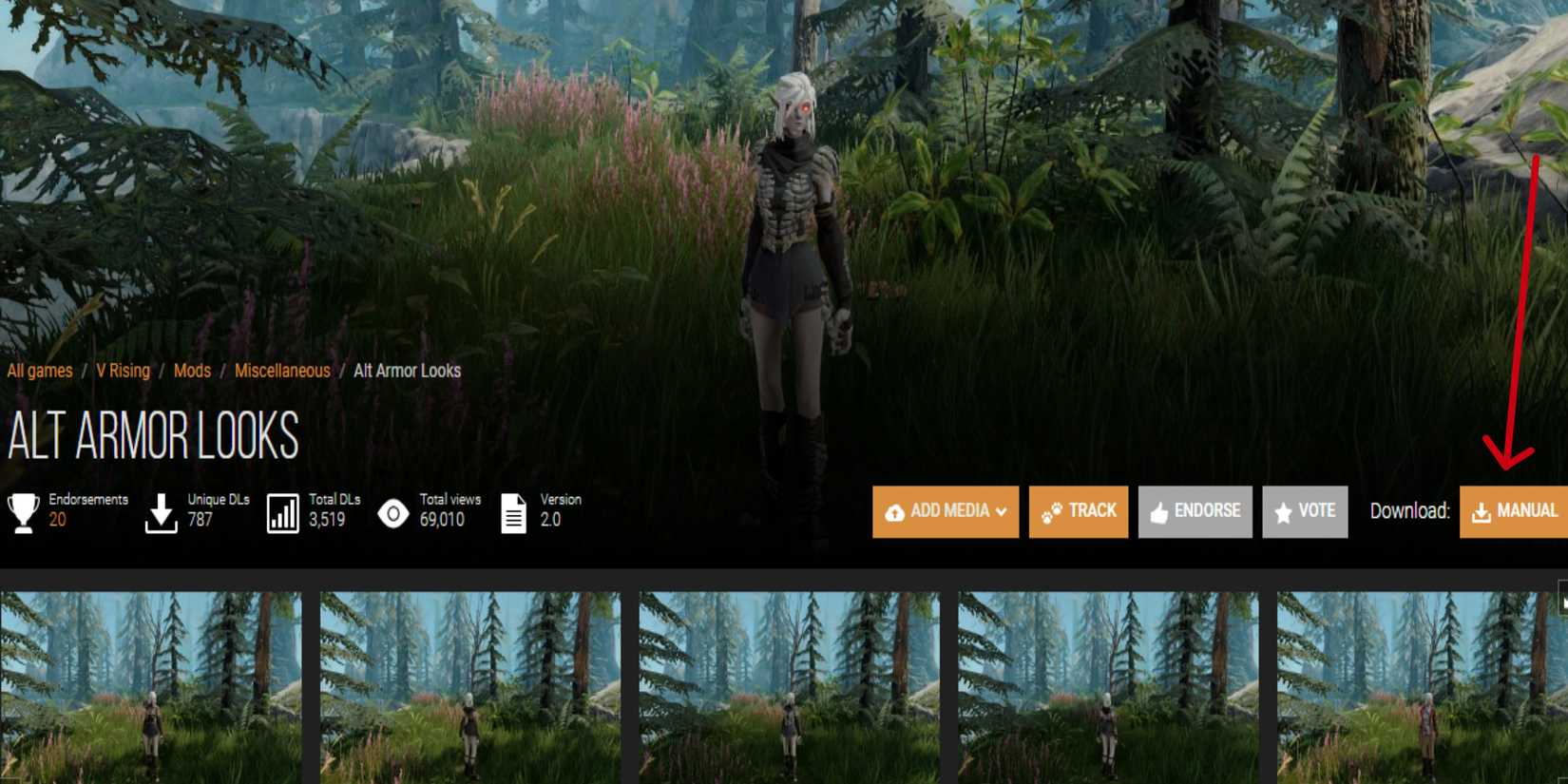Screen dimensions: 1568x784
Task: Track the Alt Armor Looks mod
Action: tap(1079, 510)
